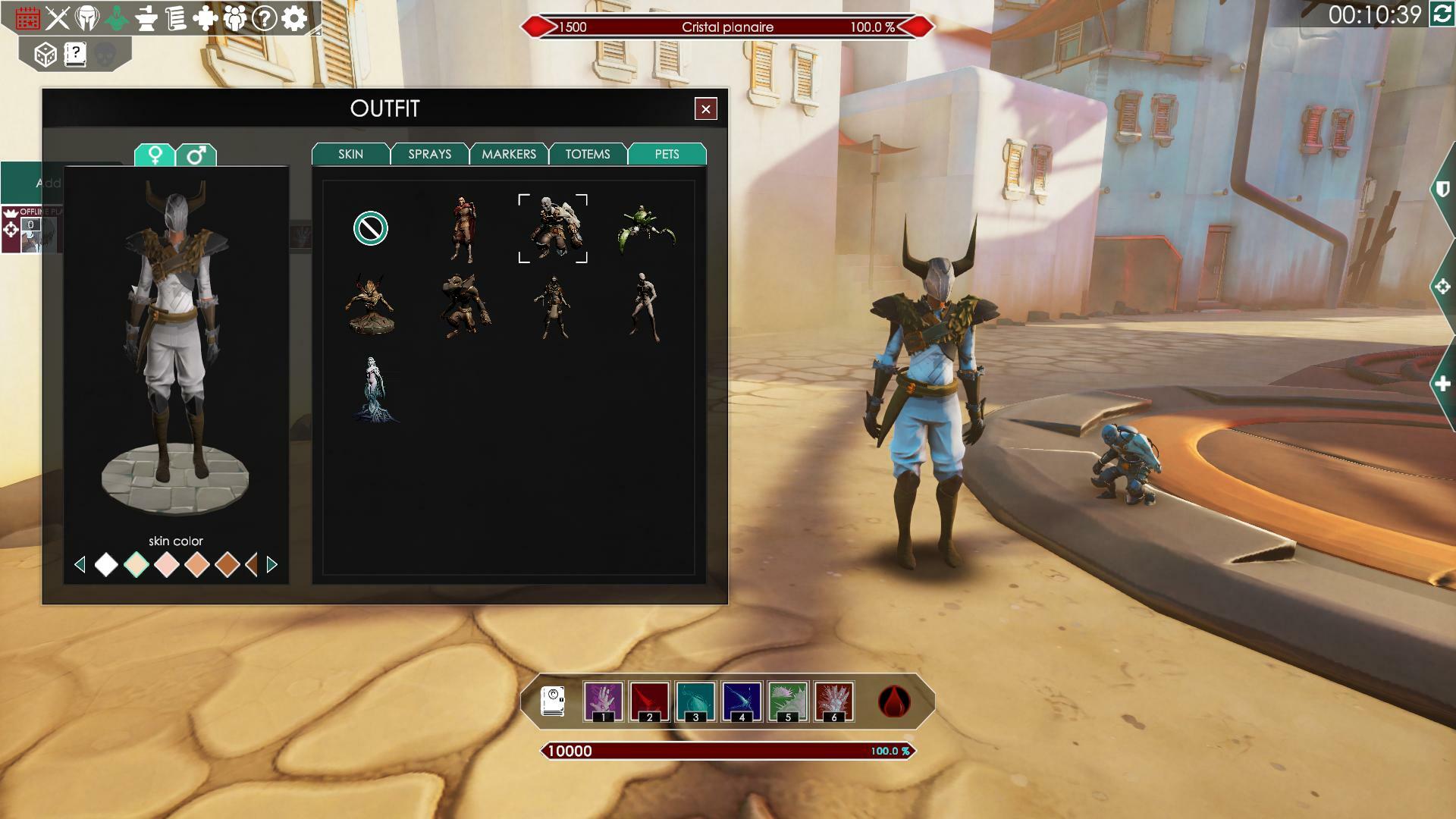
Task: Activate the purple hand ability in slot 1
Action: pos(604,701)
